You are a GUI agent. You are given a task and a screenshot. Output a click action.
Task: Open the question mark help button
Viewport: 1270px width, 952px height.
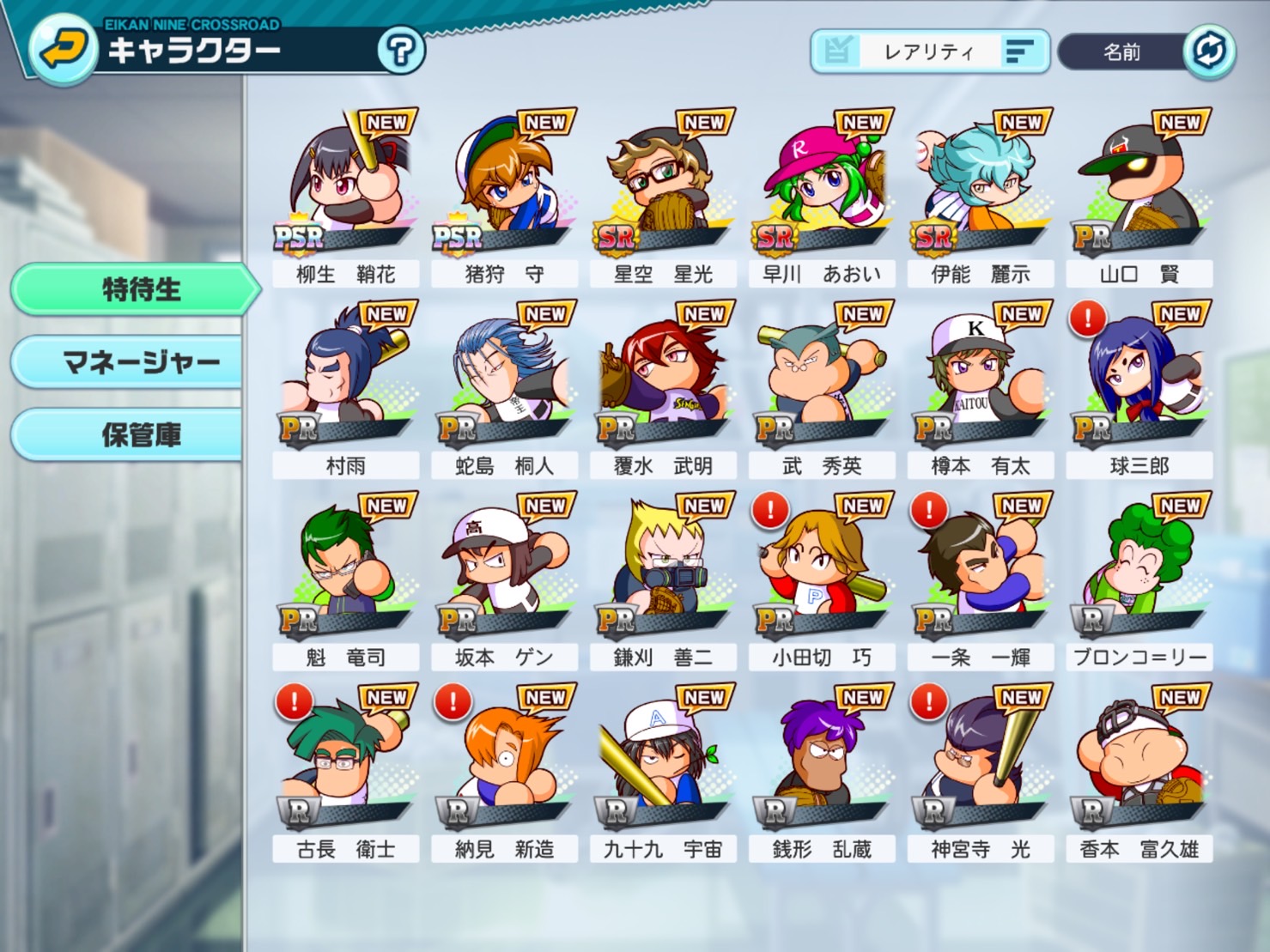coord(400,52)
